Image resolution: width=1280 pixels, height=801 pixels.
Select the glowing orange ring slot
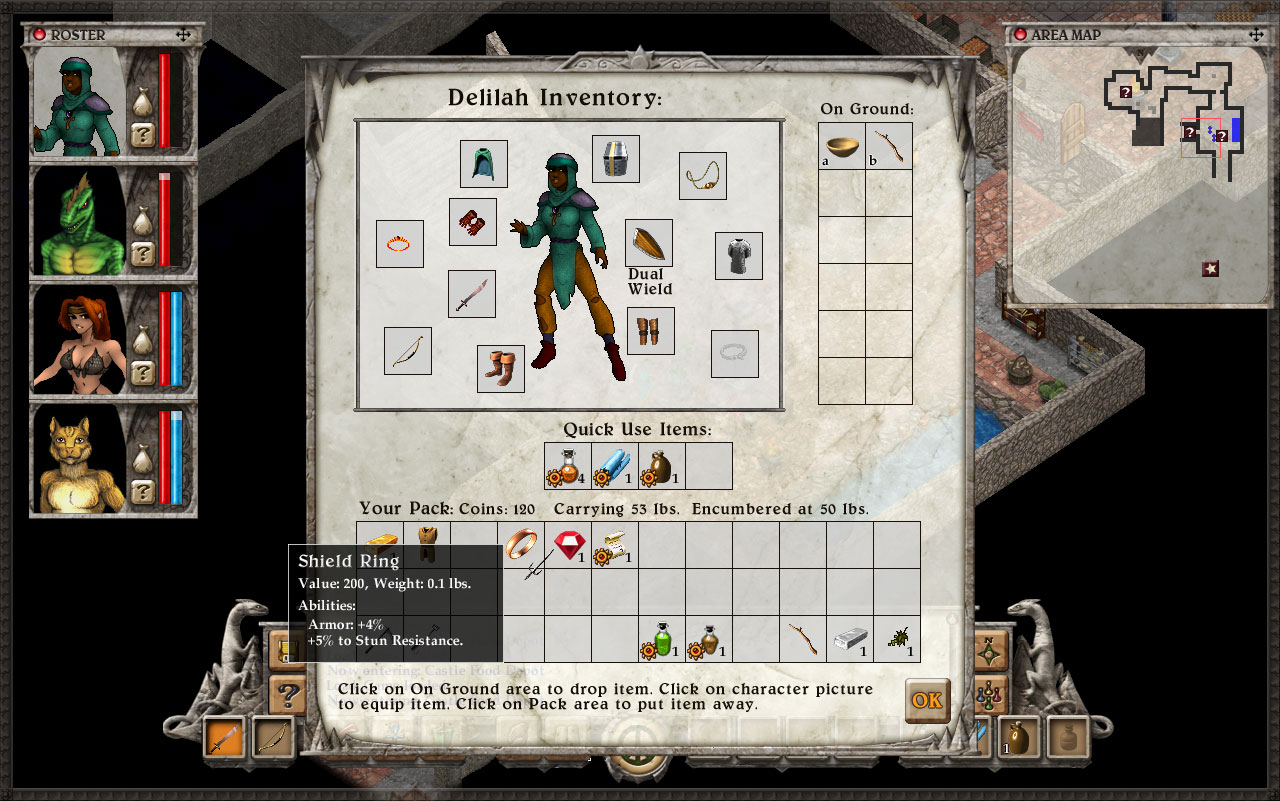coord(400,244)
